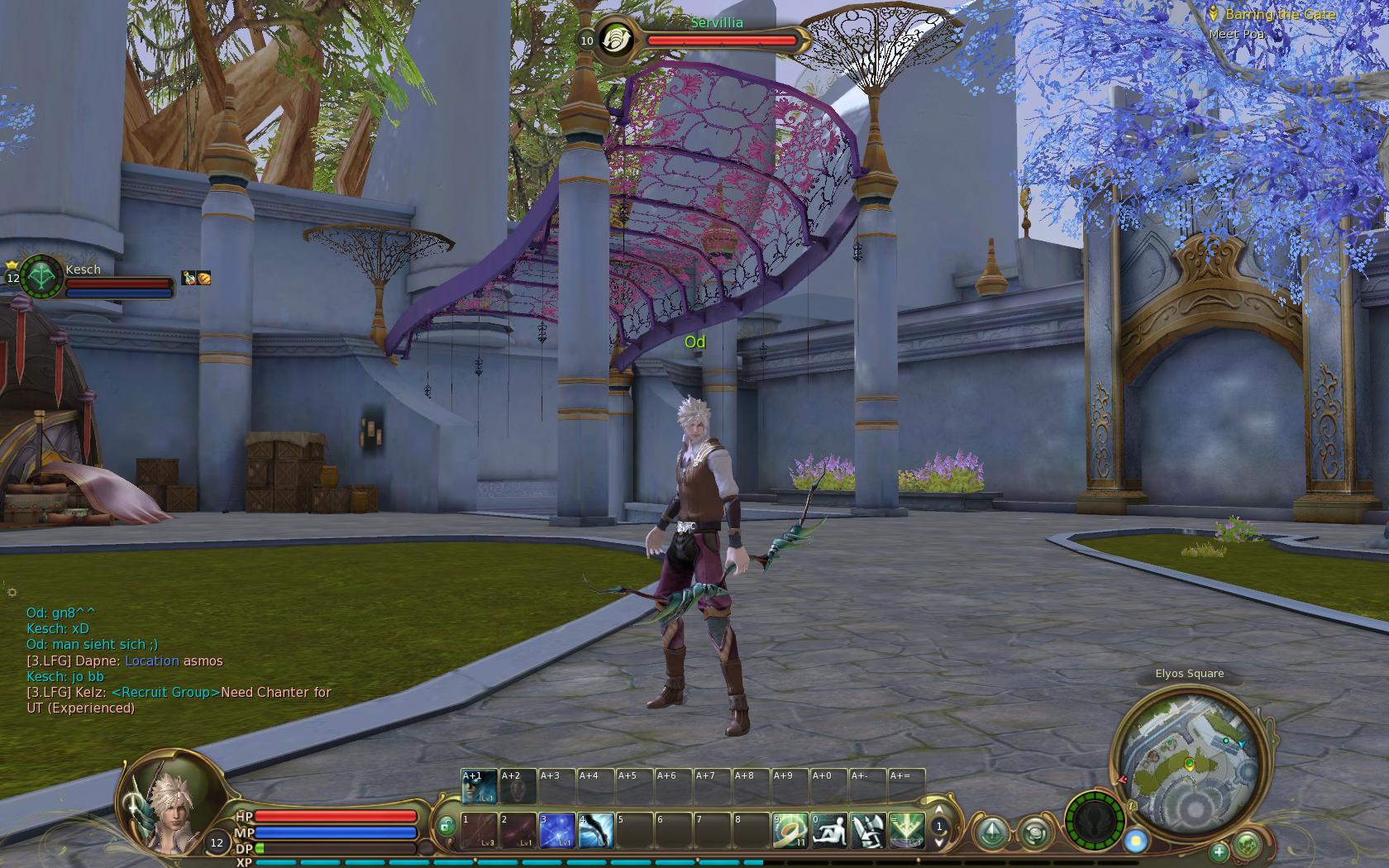
Task: Use the black feather skill in slot 4
Action: 595,831
